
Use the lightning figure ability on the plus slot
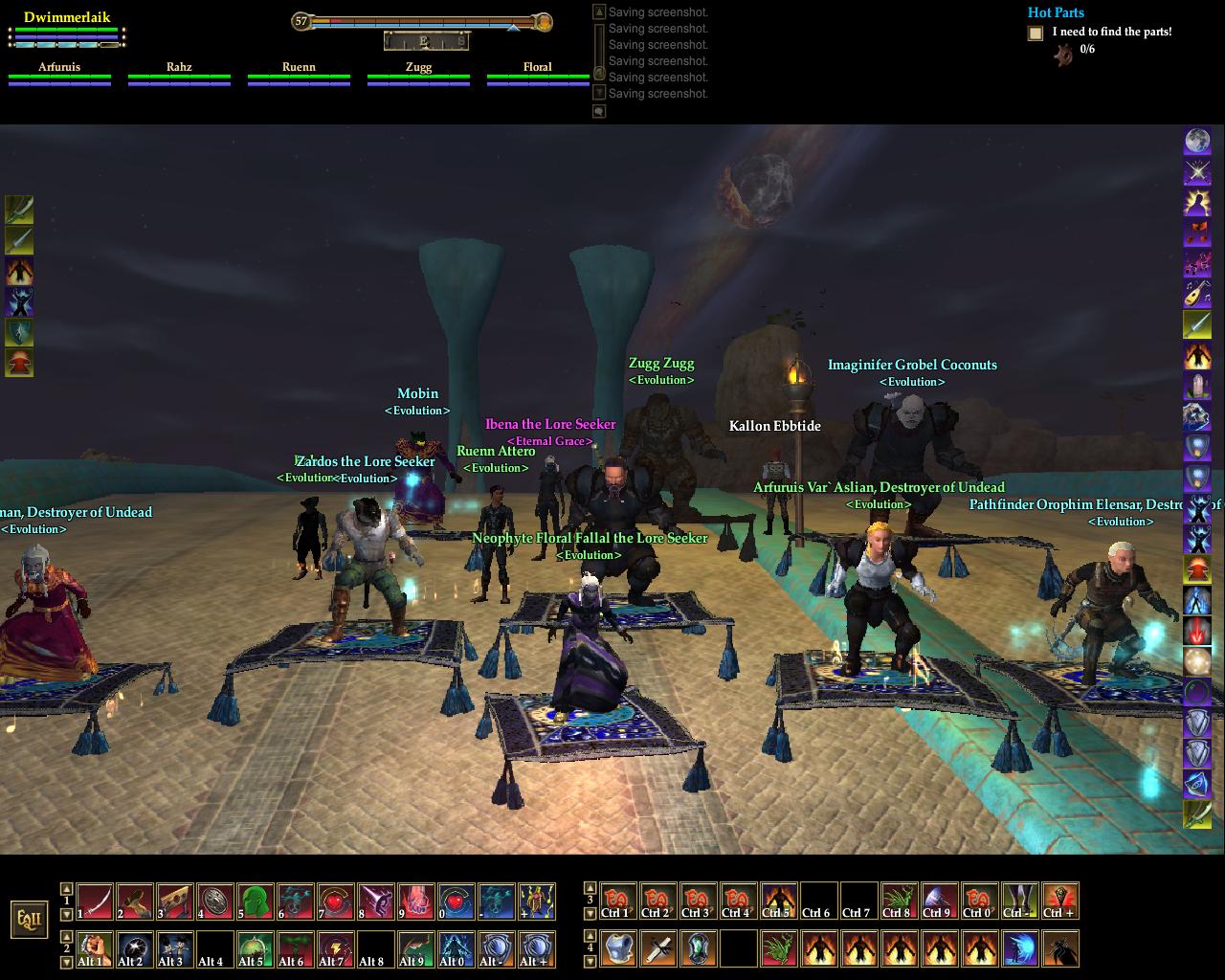pyautogui.click(x=537, y=902)
